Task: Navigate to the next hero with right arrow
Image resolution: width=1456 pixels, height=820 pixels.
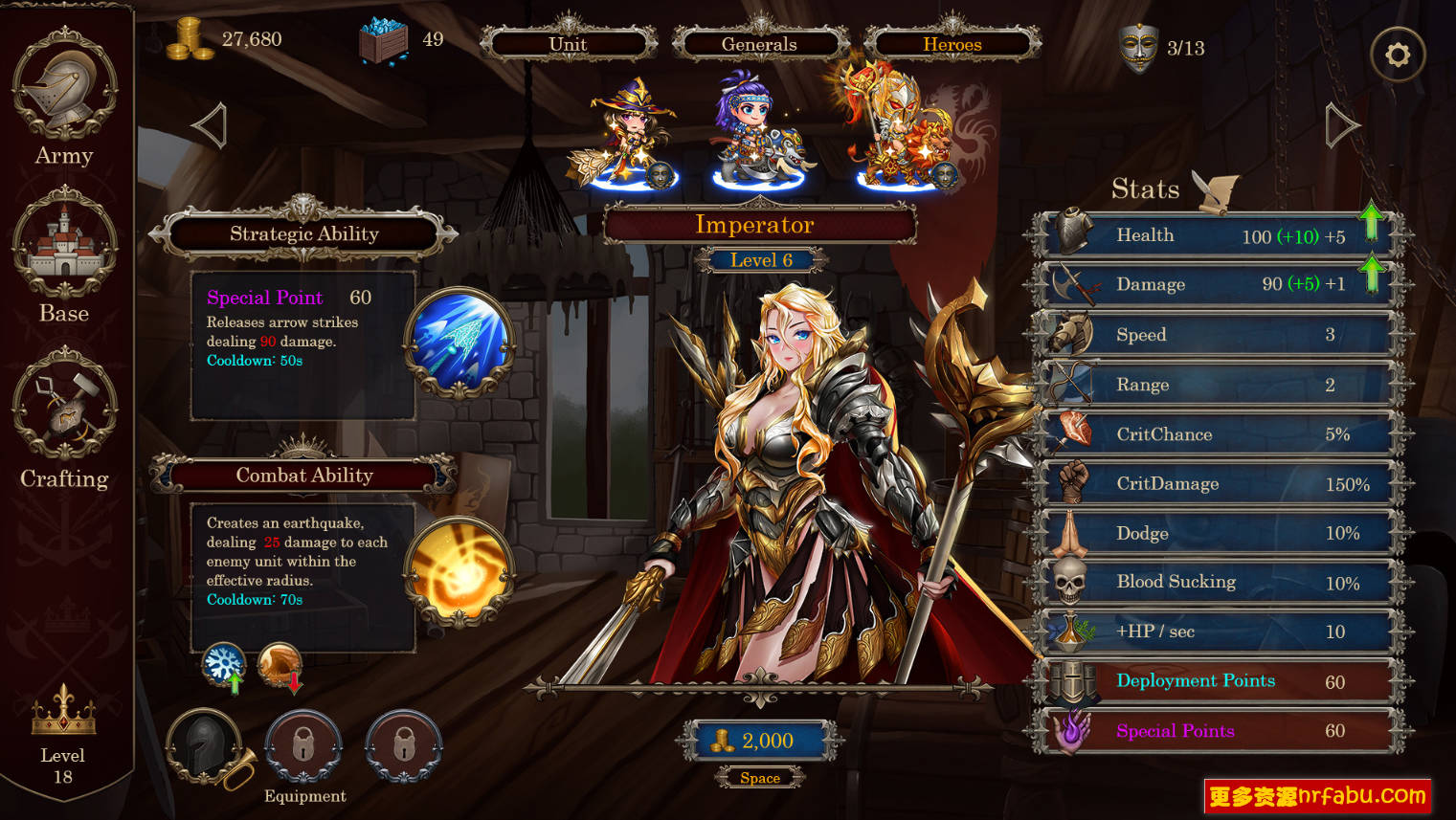Action: [1340, 124]
